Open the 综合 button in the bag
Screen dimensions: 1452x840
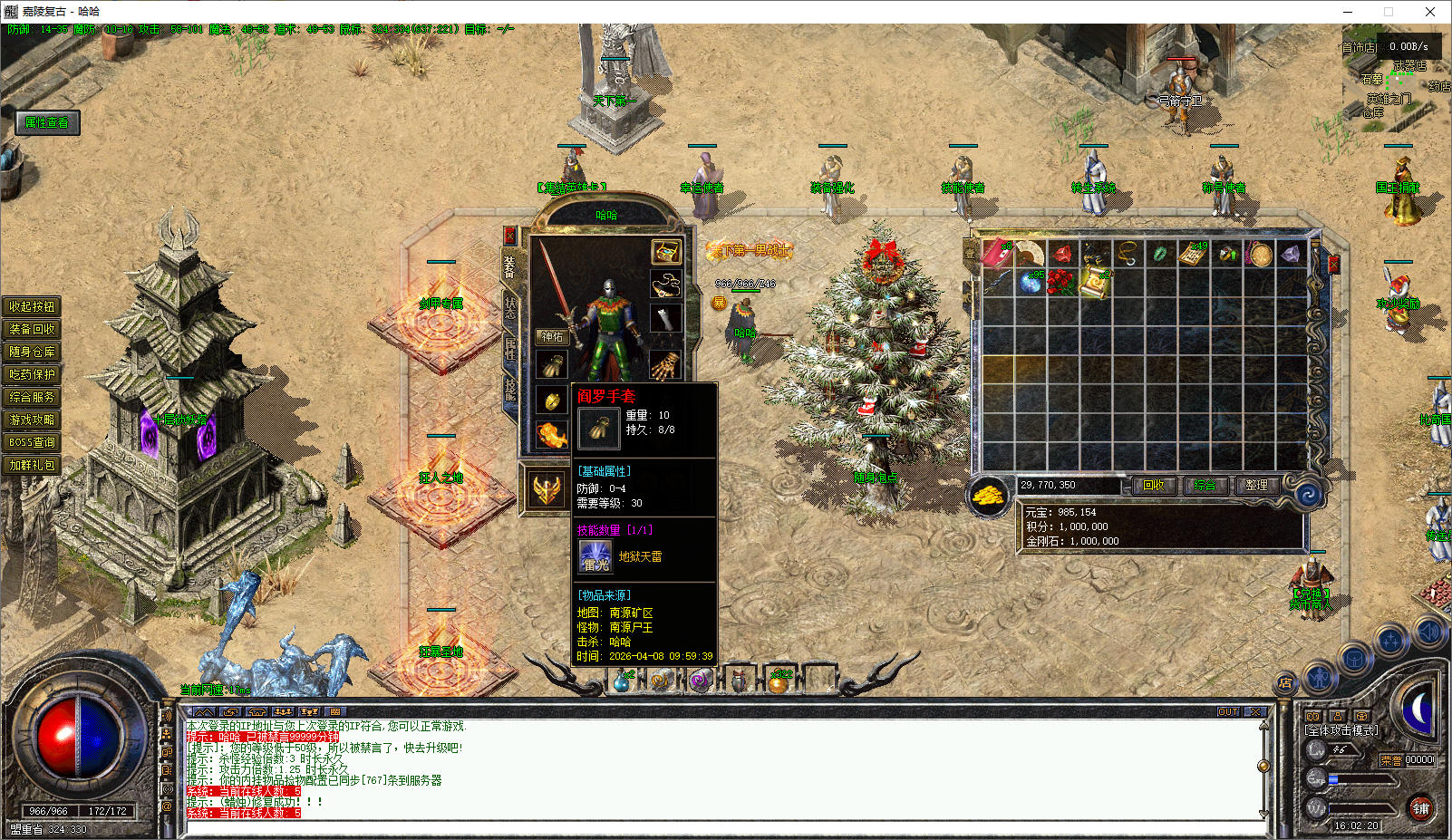[x=1205, y=486]
